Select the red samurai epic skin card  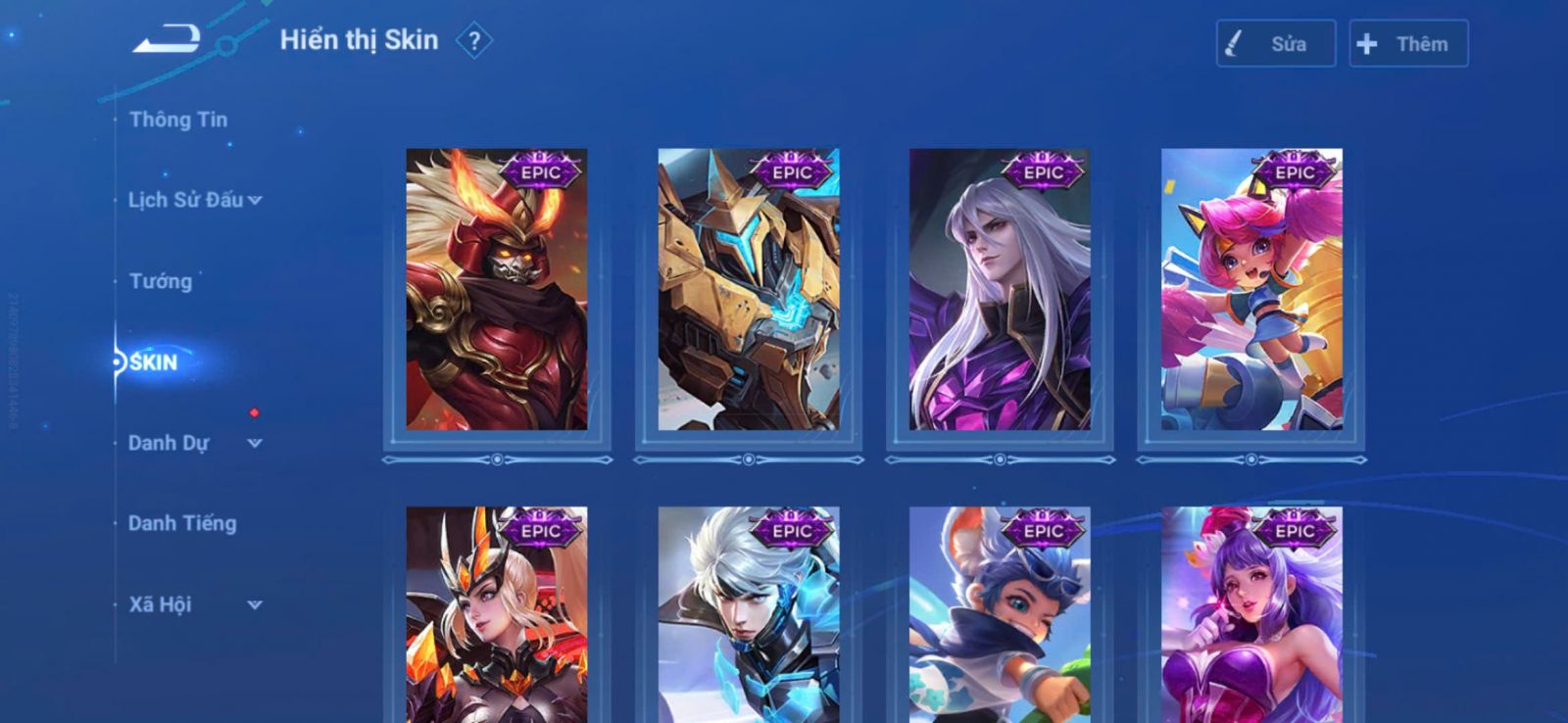[x=497, y=289]
